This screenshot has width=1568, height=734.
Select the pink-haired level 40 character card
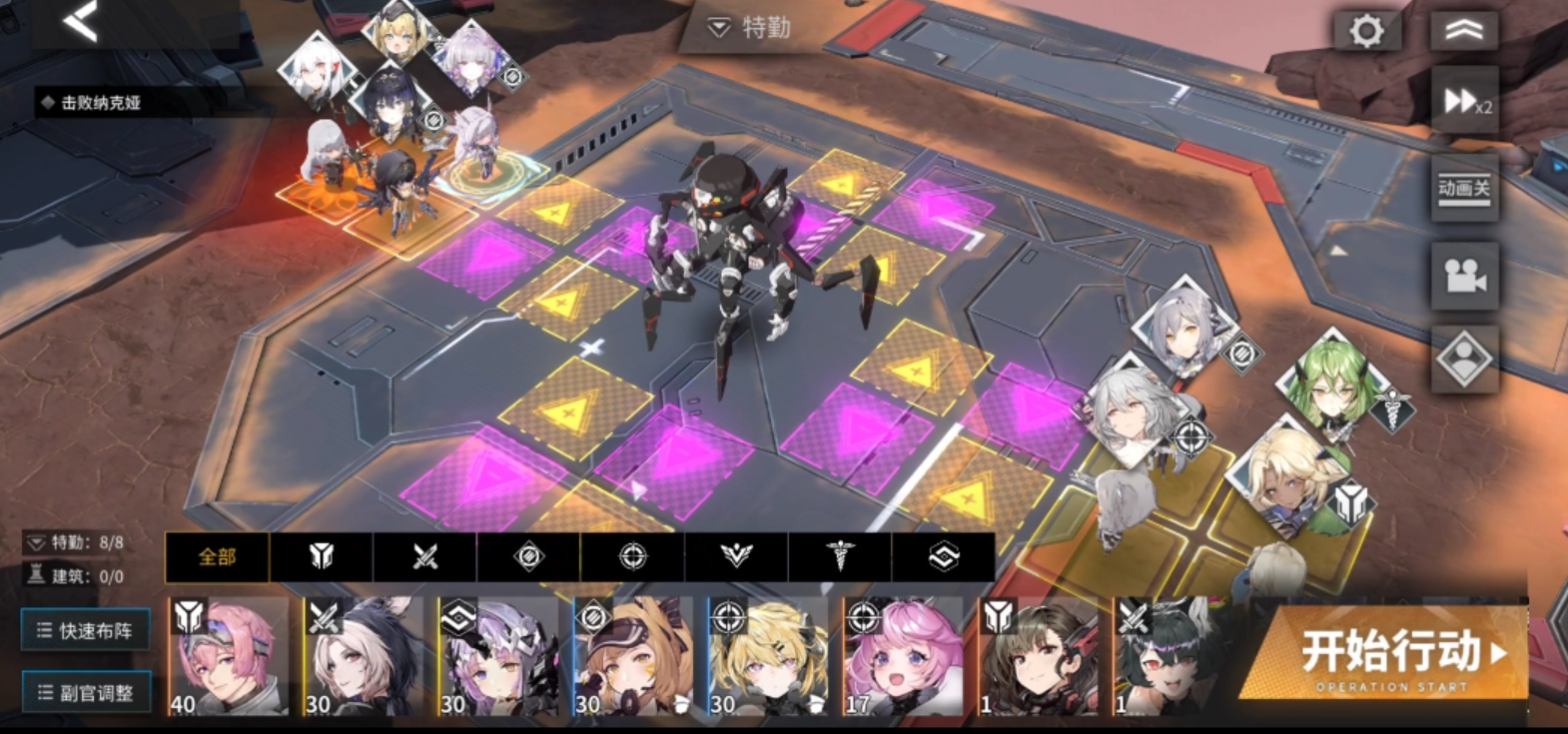click(228, 657)
